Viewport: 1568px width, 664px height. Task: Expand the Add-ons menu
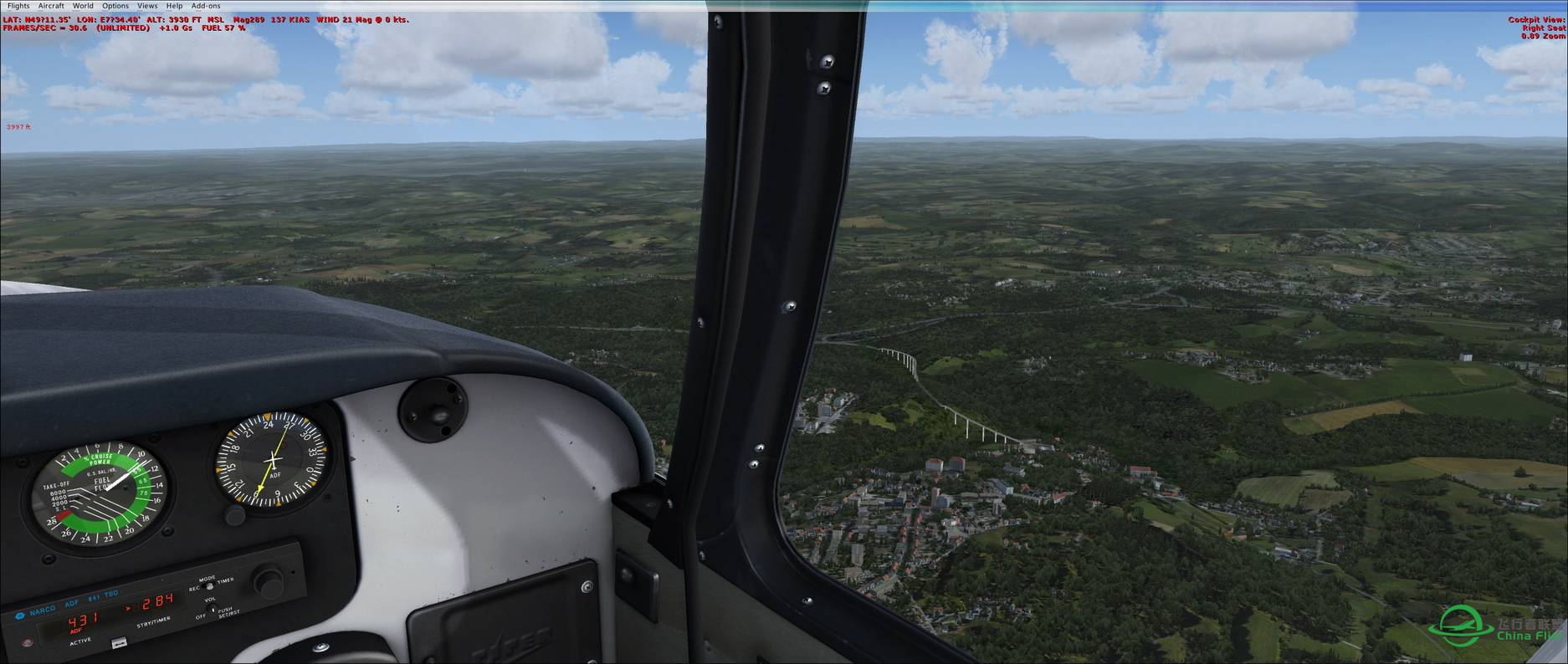(x=206, y=6)
